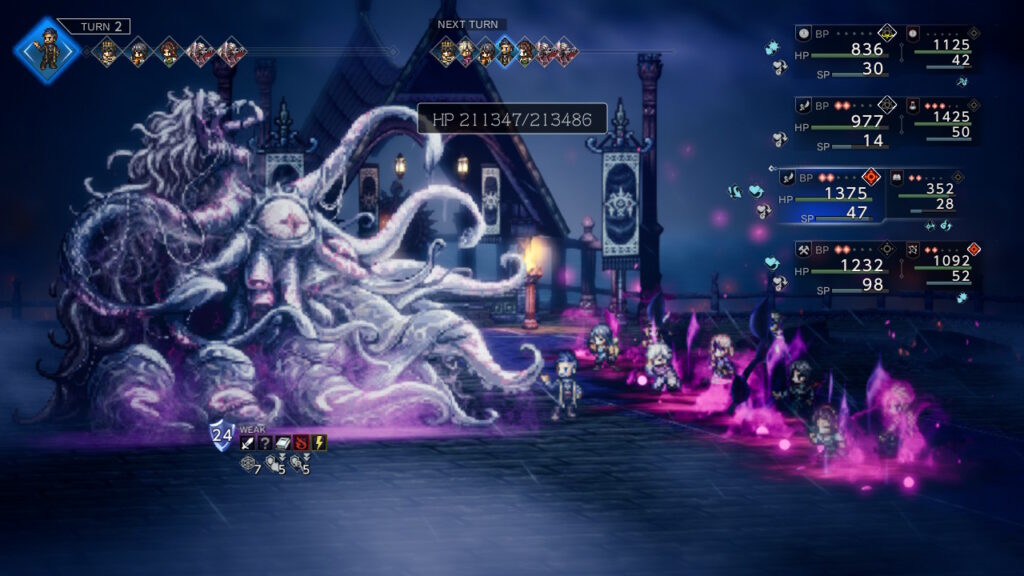This screenshot has width=1024, height=576.
Task: Select the sword weakness icon
Action: point(247,443)
